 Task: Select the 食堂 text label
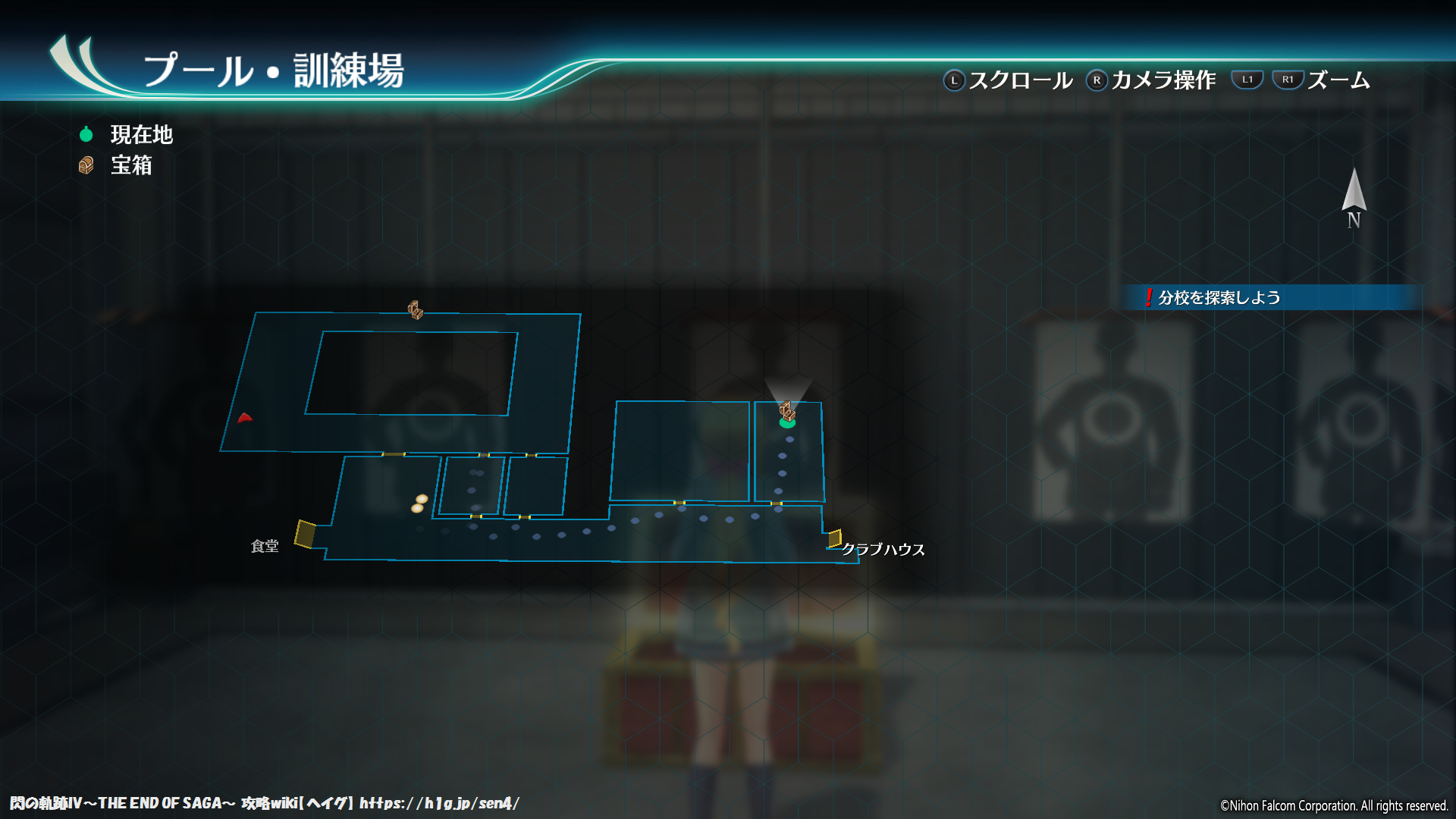tap(264, 544)
